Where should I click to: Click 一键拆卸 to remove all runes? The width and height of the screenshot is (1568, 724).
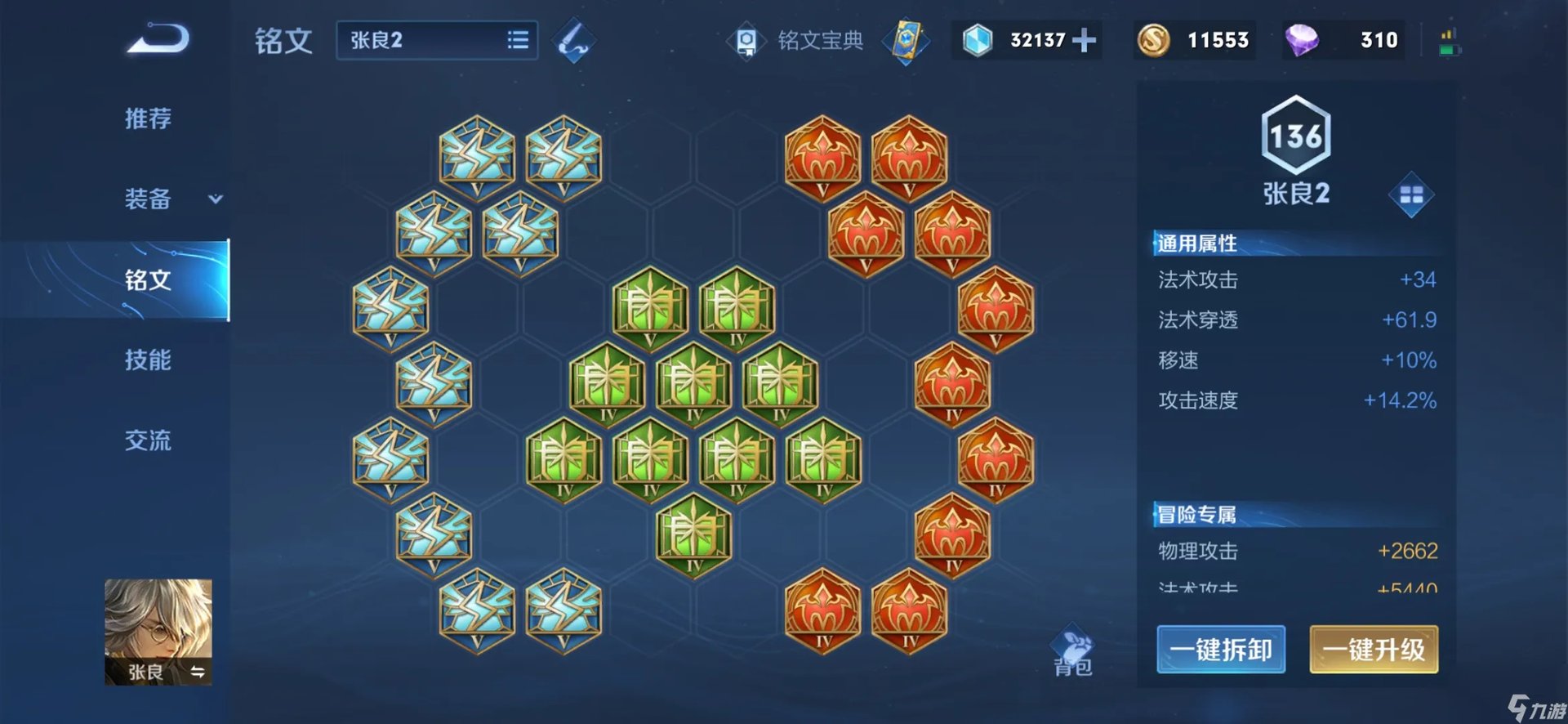1221,650
